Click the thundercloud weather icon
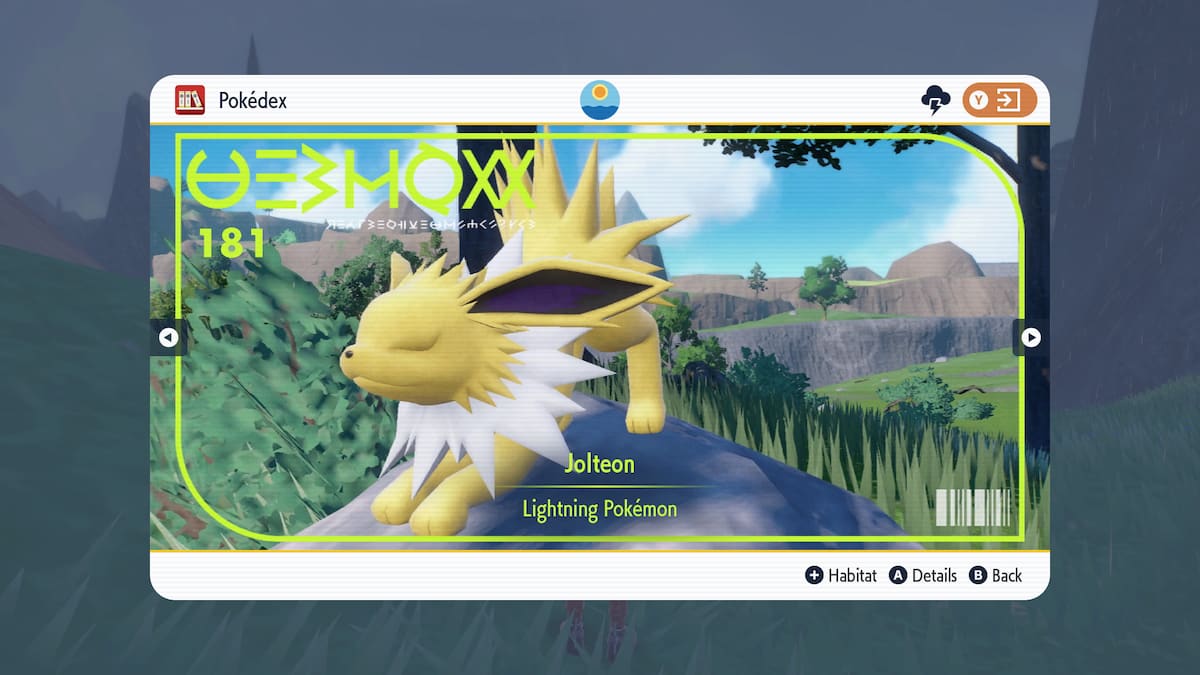Viewport: 1200px width, 675px height. click(x=935, y=100)
